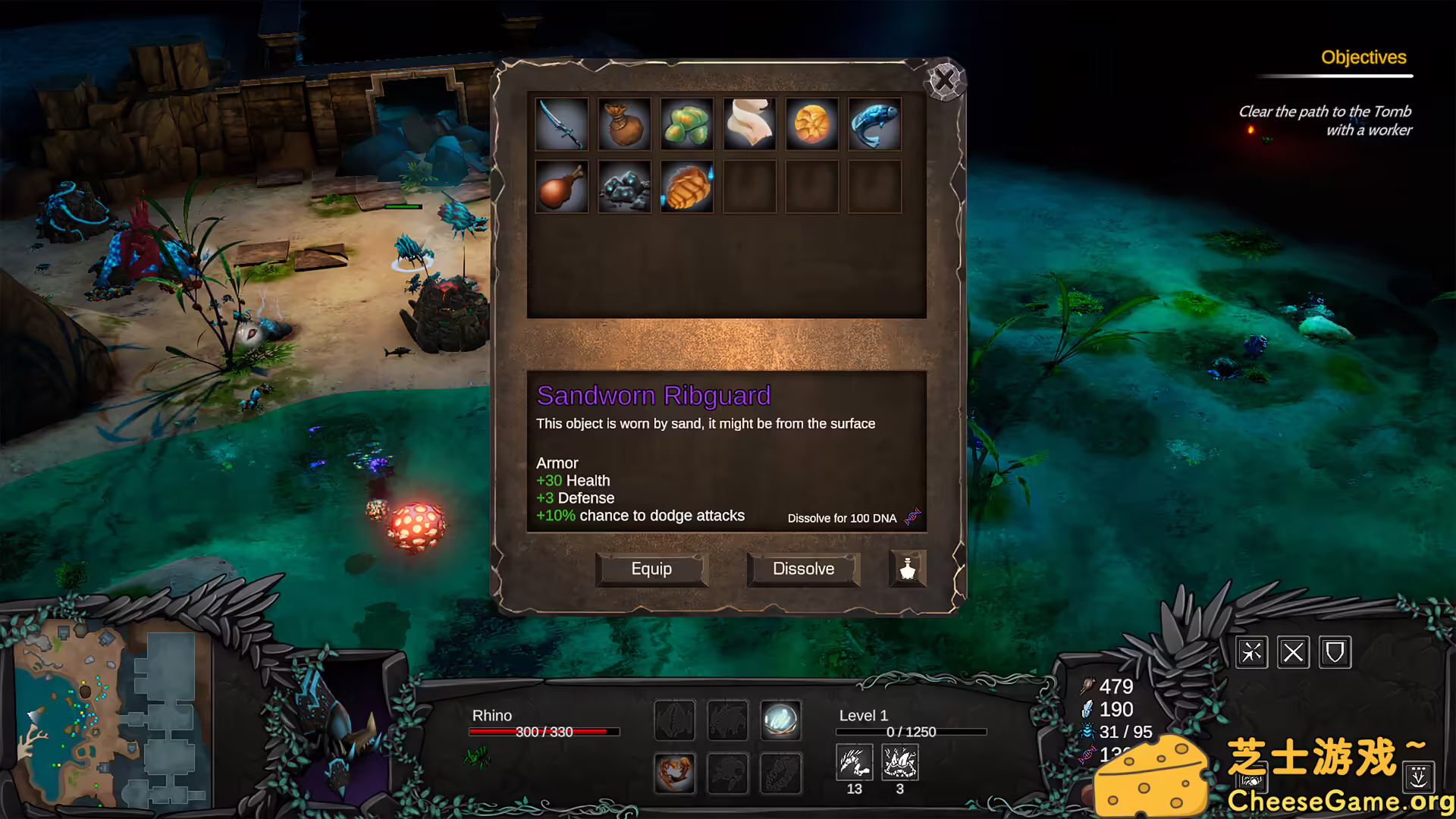The height and width of the screenshot is (819, 1456).
Task: Close the inventory window
Action: coord(944,80)
